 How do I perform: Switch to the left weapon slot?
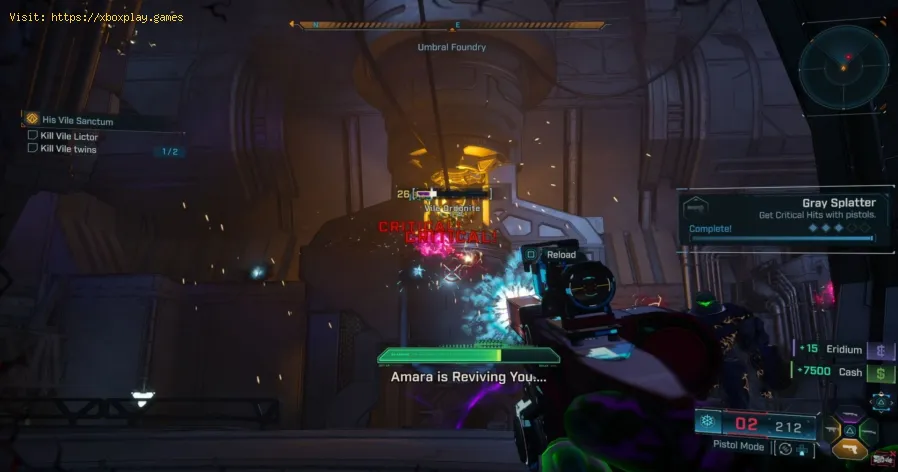click(x=829, y=431)
